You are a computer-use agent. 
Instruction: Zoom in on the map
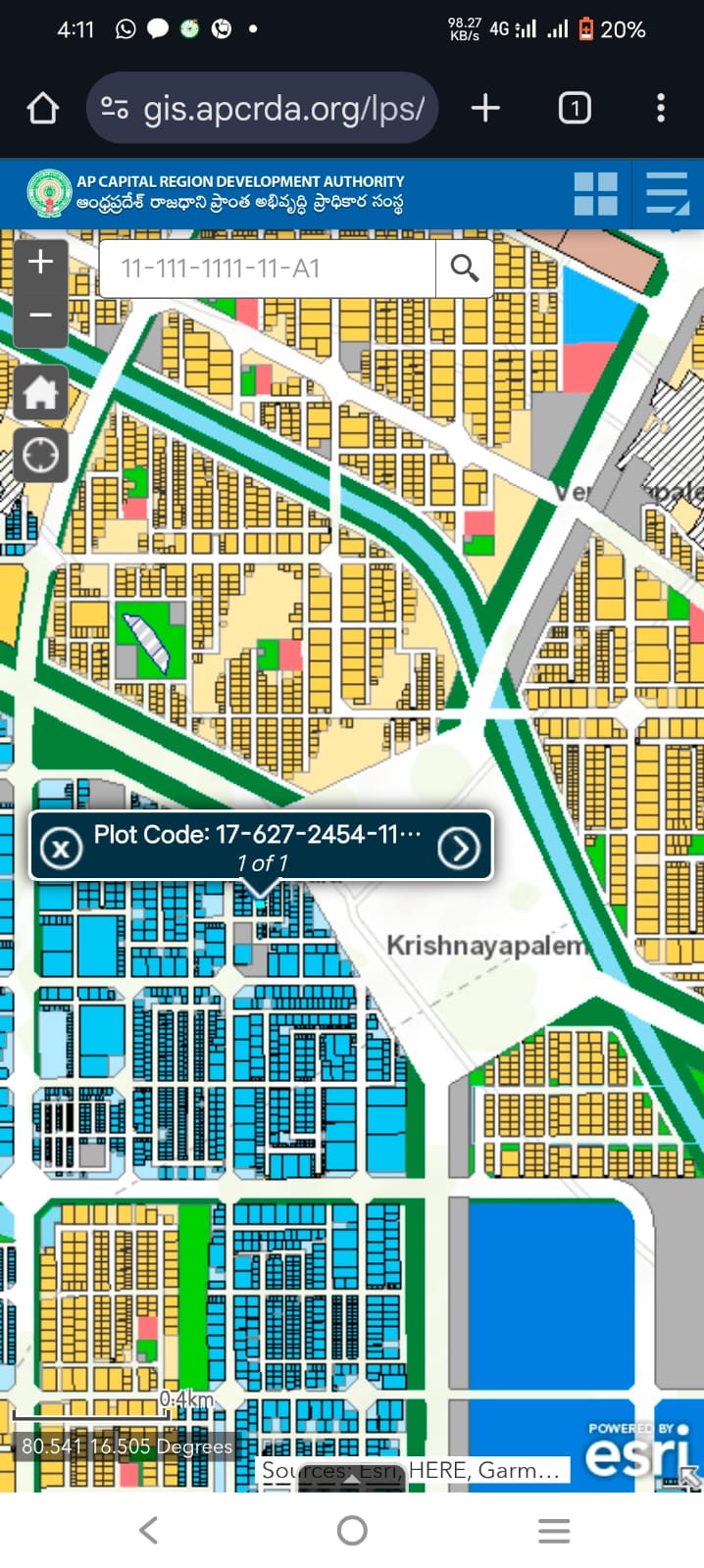(x=40, y=263)
